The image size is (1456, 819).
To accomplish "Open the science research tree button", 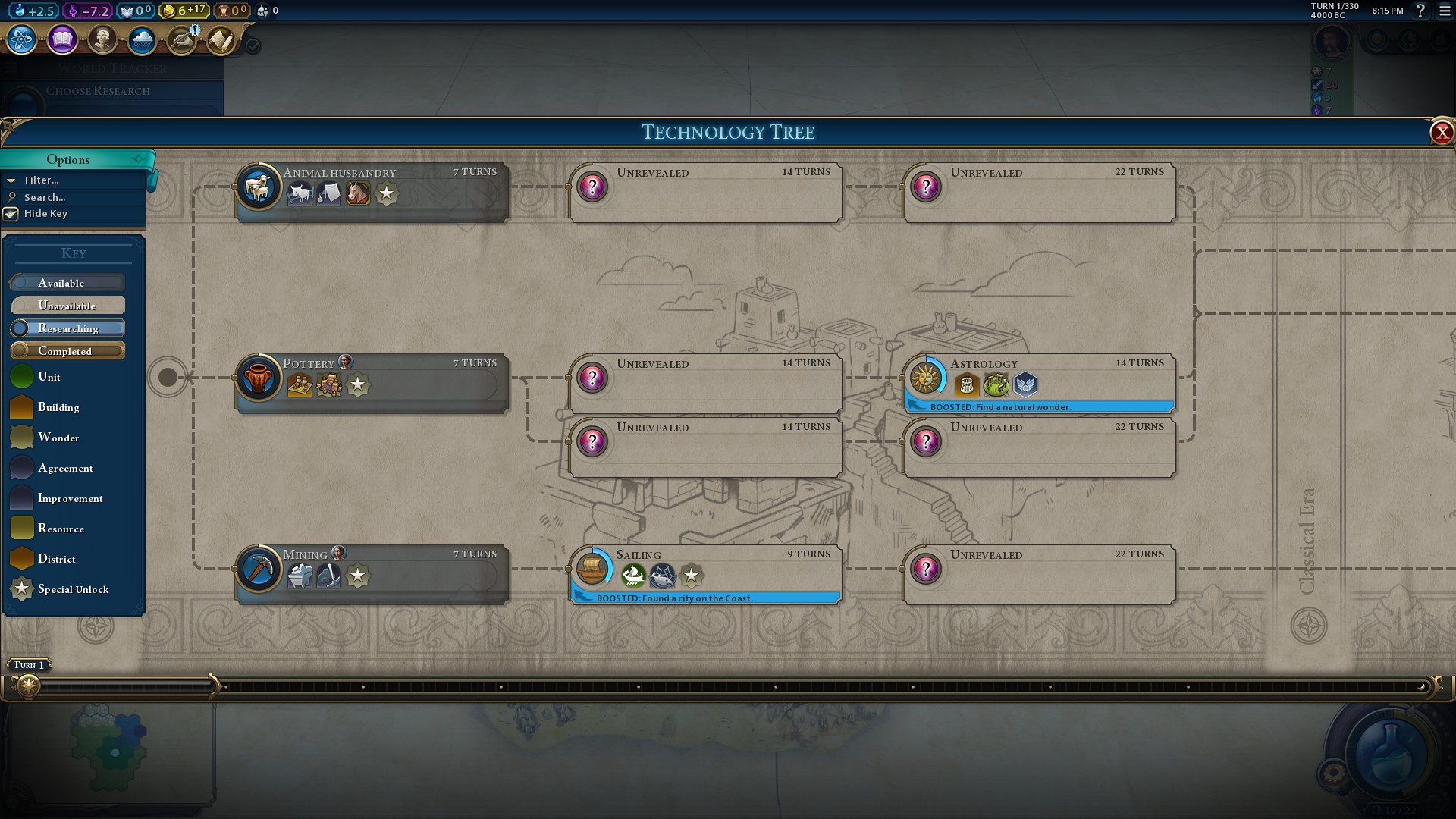I will coord(22,39).
